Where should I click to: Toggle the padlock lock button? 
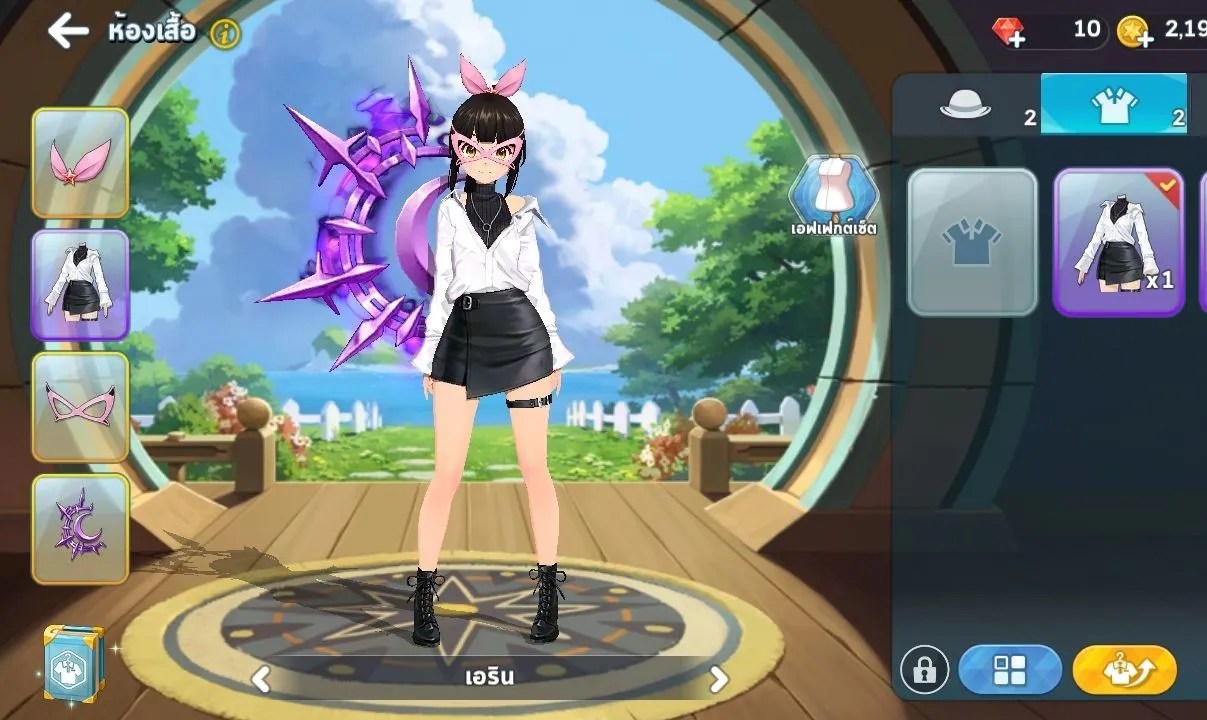click(x=924, y=670)
